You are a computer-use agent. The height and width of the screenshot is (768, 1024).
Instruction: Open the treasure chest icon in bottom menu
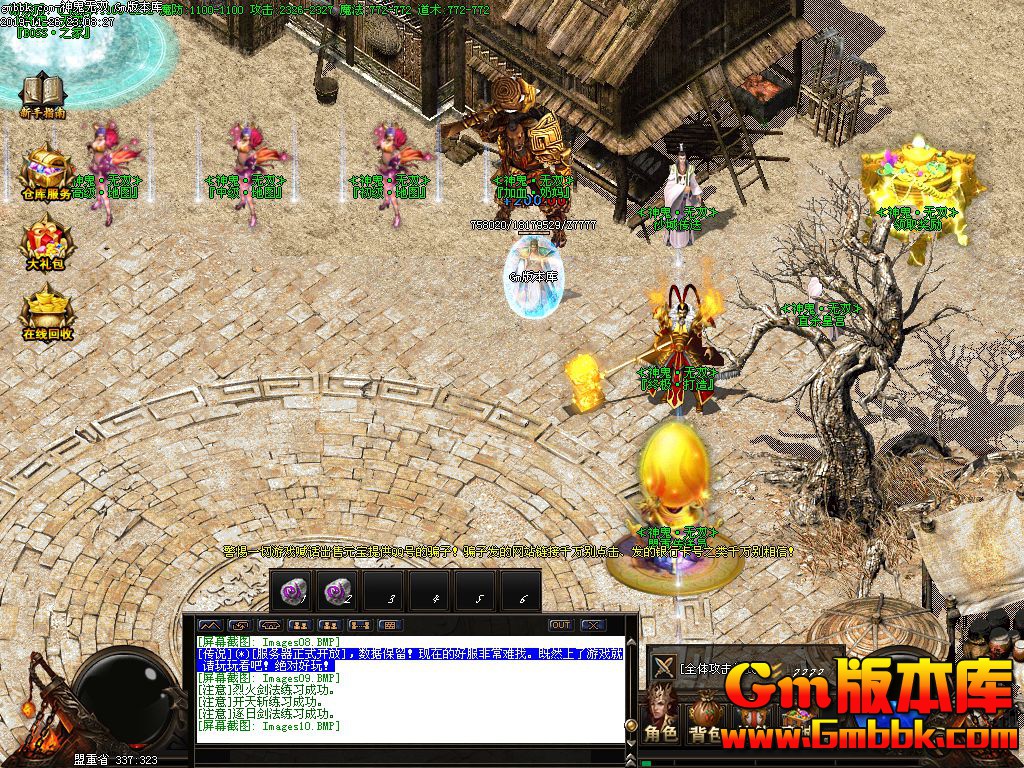coord(798,715)
